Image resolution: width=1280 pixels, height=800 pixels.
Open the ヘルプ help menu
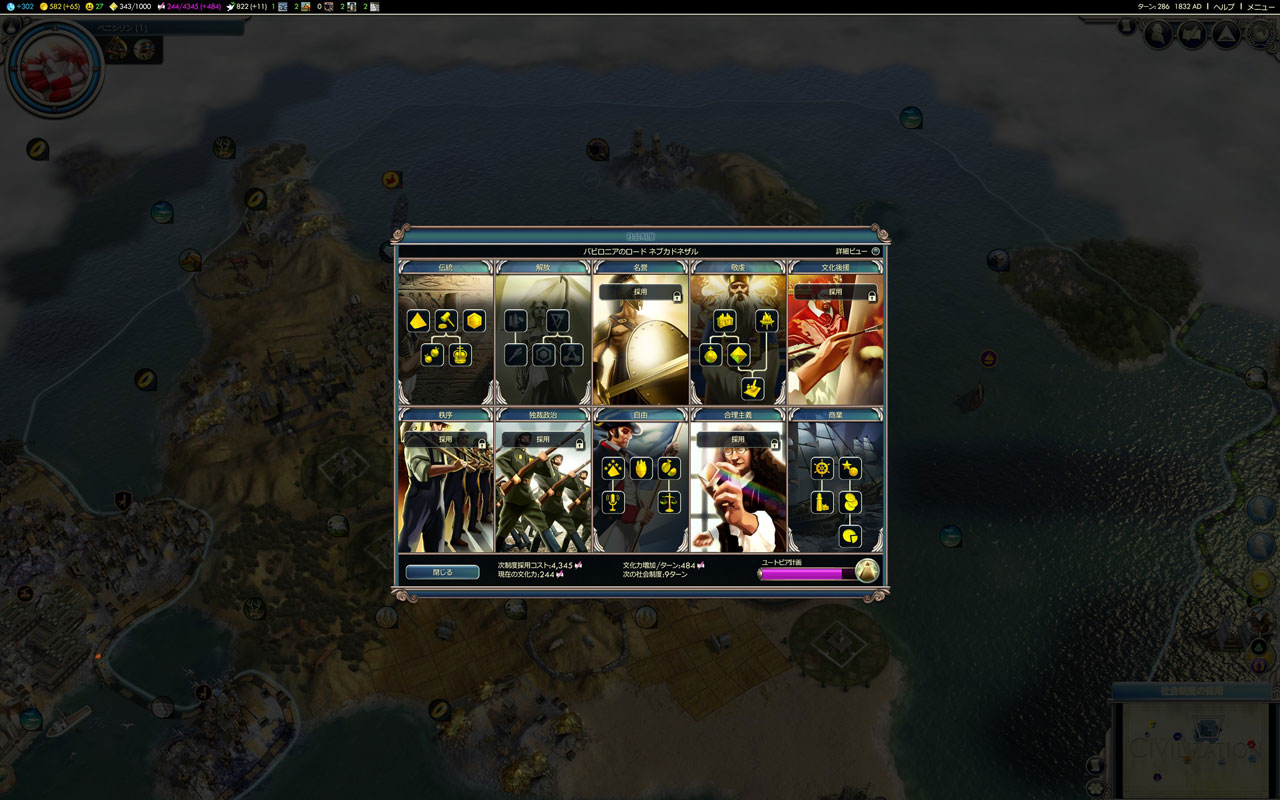(1224, 7)
